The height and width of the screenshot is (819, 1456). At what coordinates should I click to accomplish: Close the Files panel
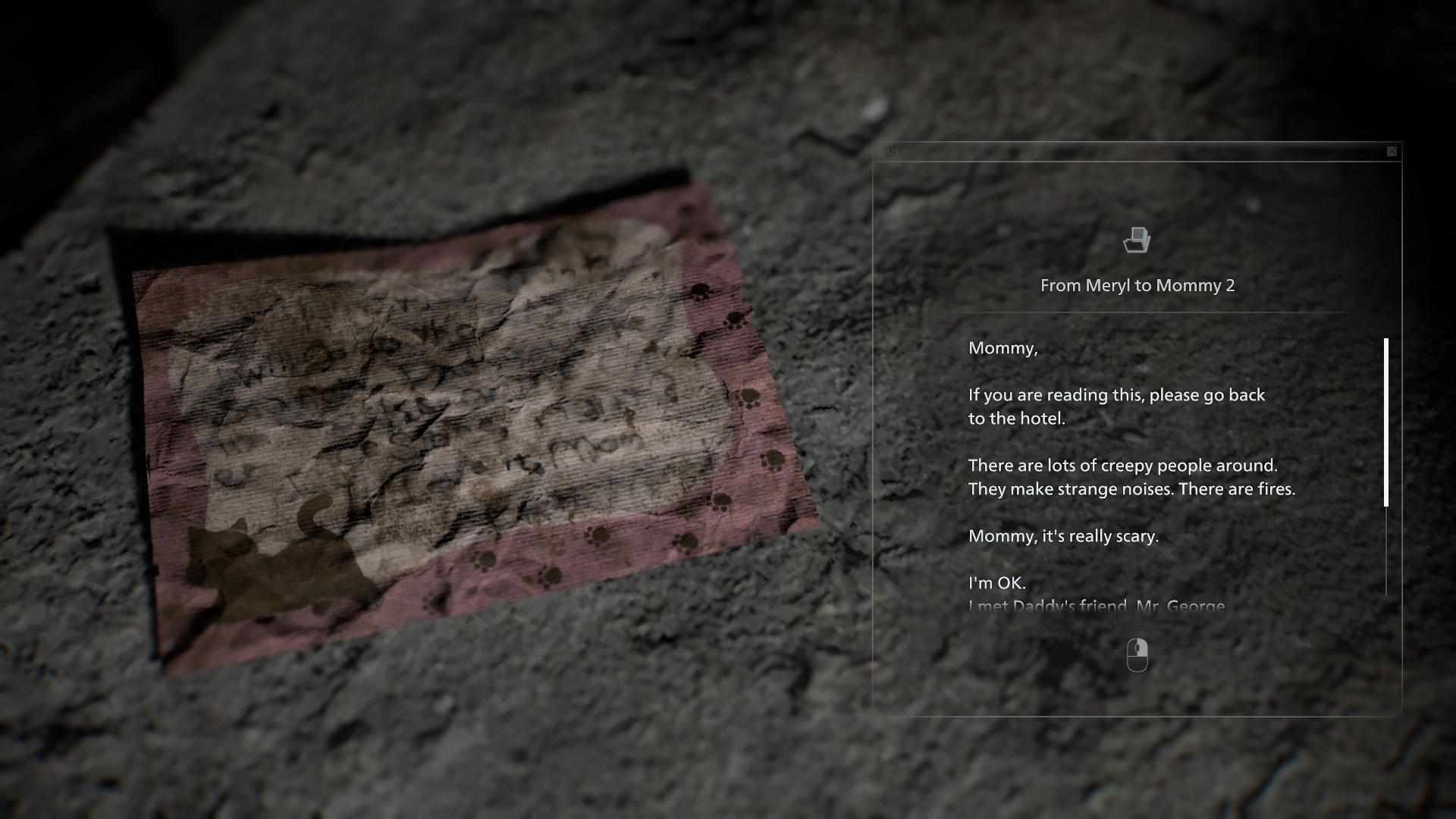coord(1392,152)
